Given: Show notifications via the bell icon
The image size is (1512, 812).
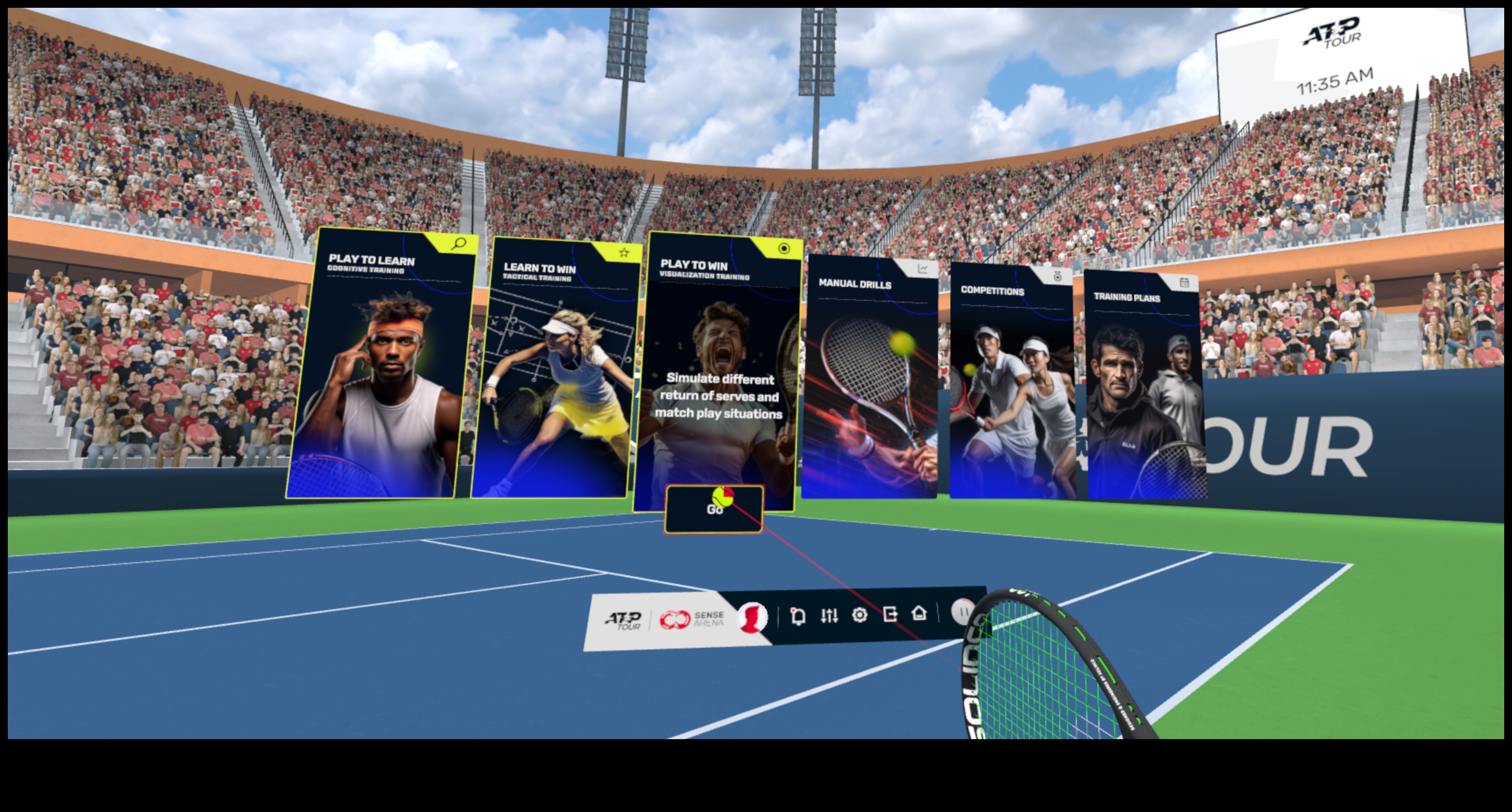Looking at the screenshot, I should (x=798, y=616).
